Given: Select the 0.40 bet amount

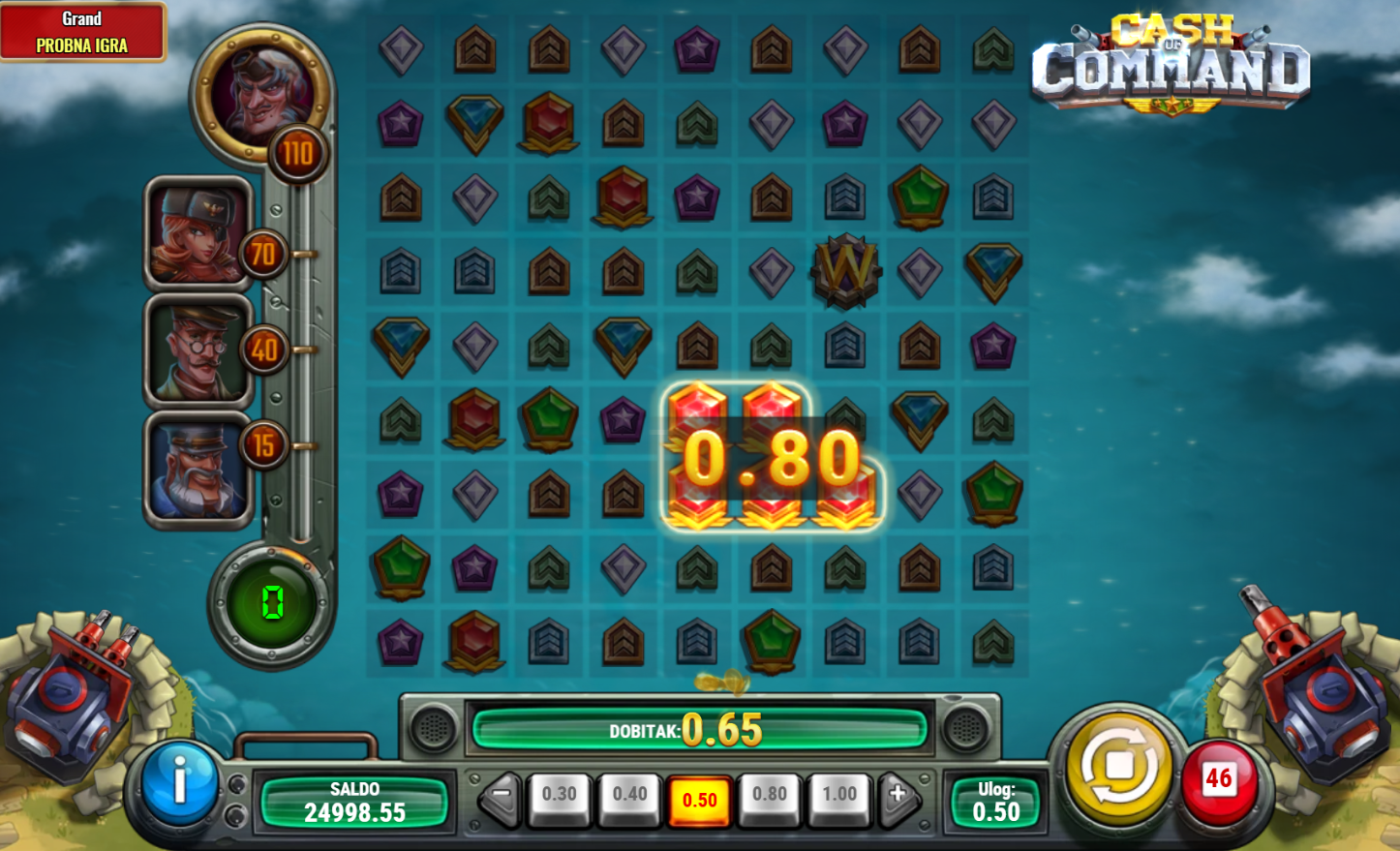Looking at the screenshot, I should [629, 797].
